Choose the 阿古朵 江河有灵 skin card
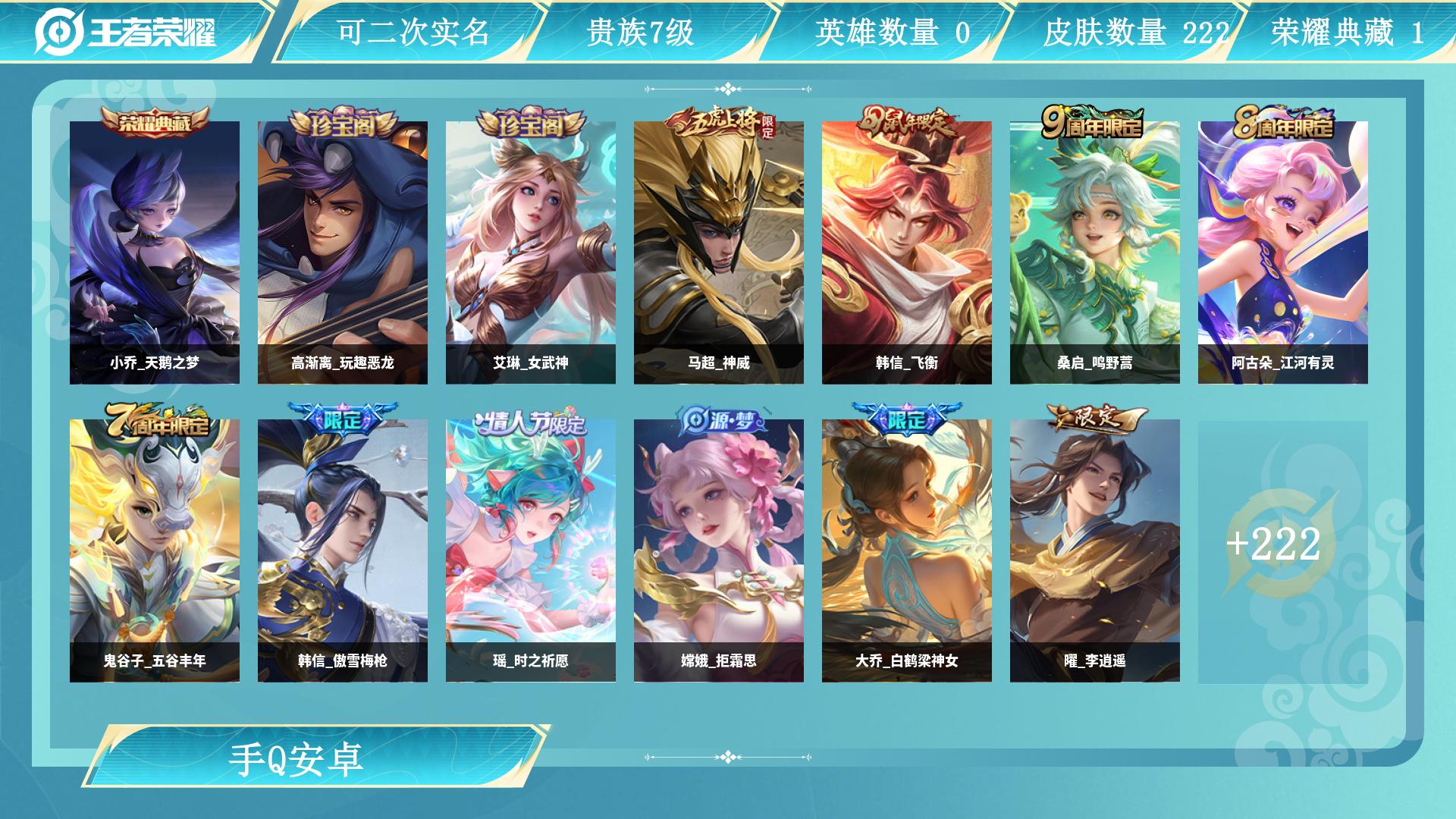 1283,253
